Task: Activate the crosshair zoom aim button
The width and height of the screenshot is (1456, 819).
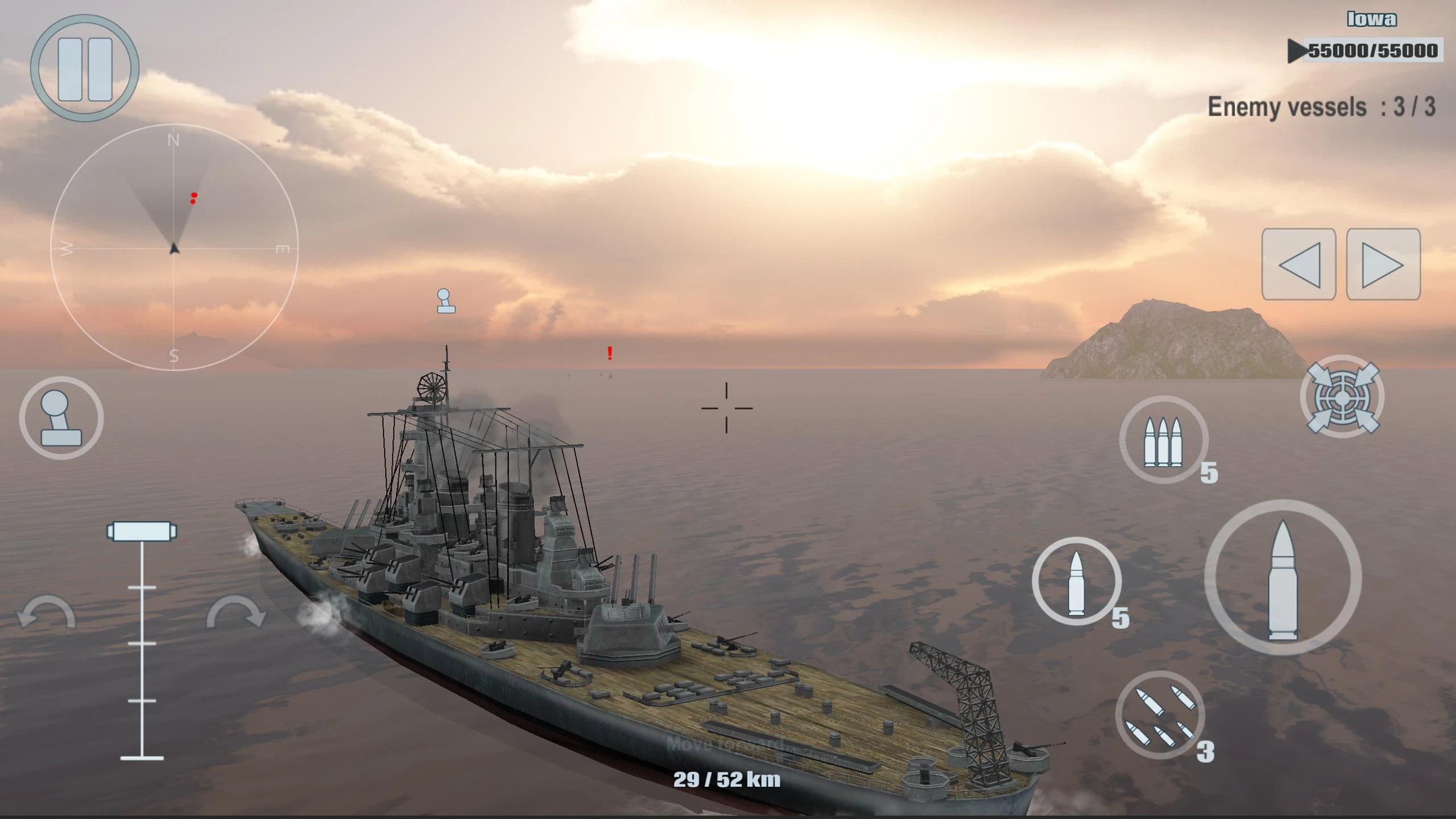Action: pyautogui.click(x=1342, y=396)
